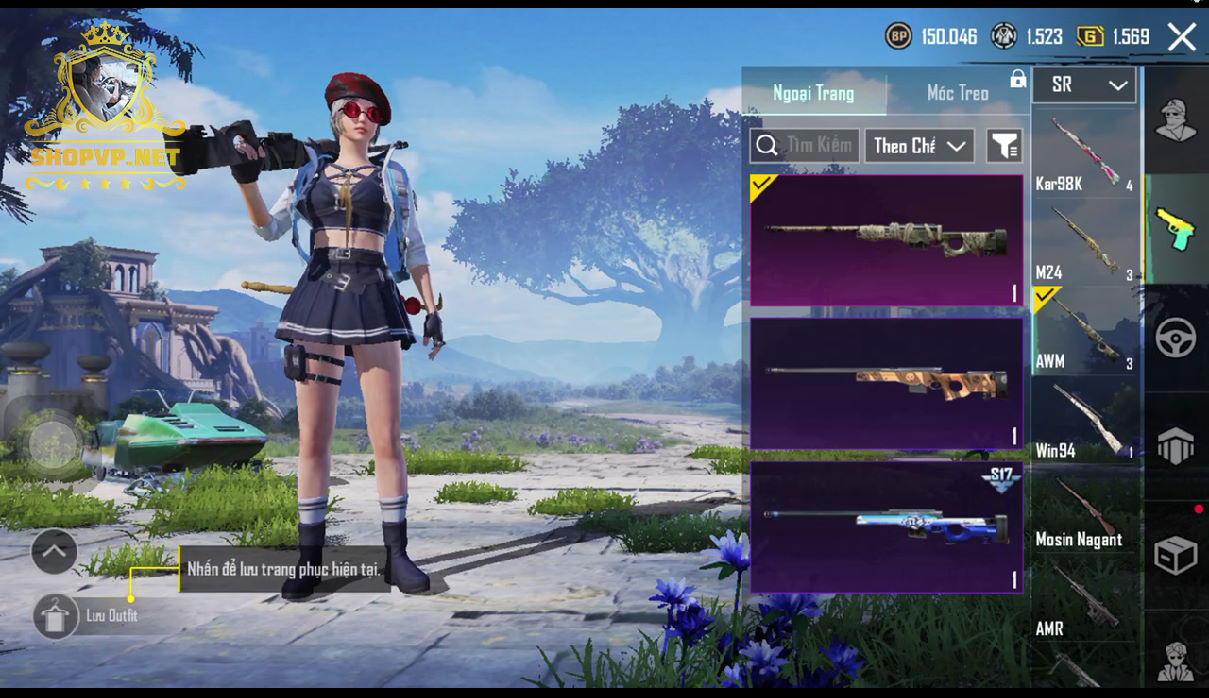
Task: Open the crate box category icon
Action: click(1176, 556)
